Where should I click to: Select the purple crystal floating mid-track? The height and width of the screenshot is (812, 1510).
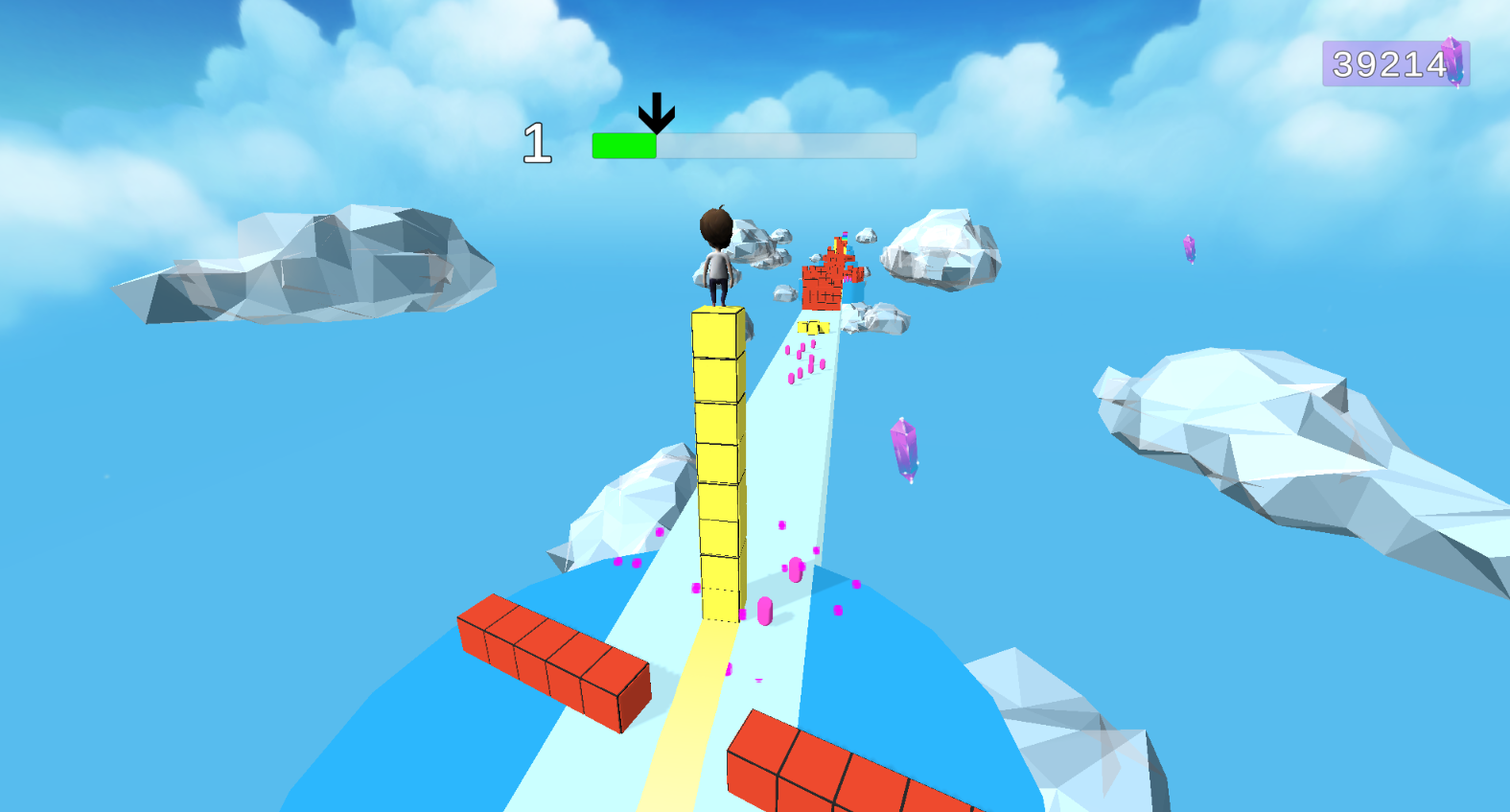click(902, 451)
